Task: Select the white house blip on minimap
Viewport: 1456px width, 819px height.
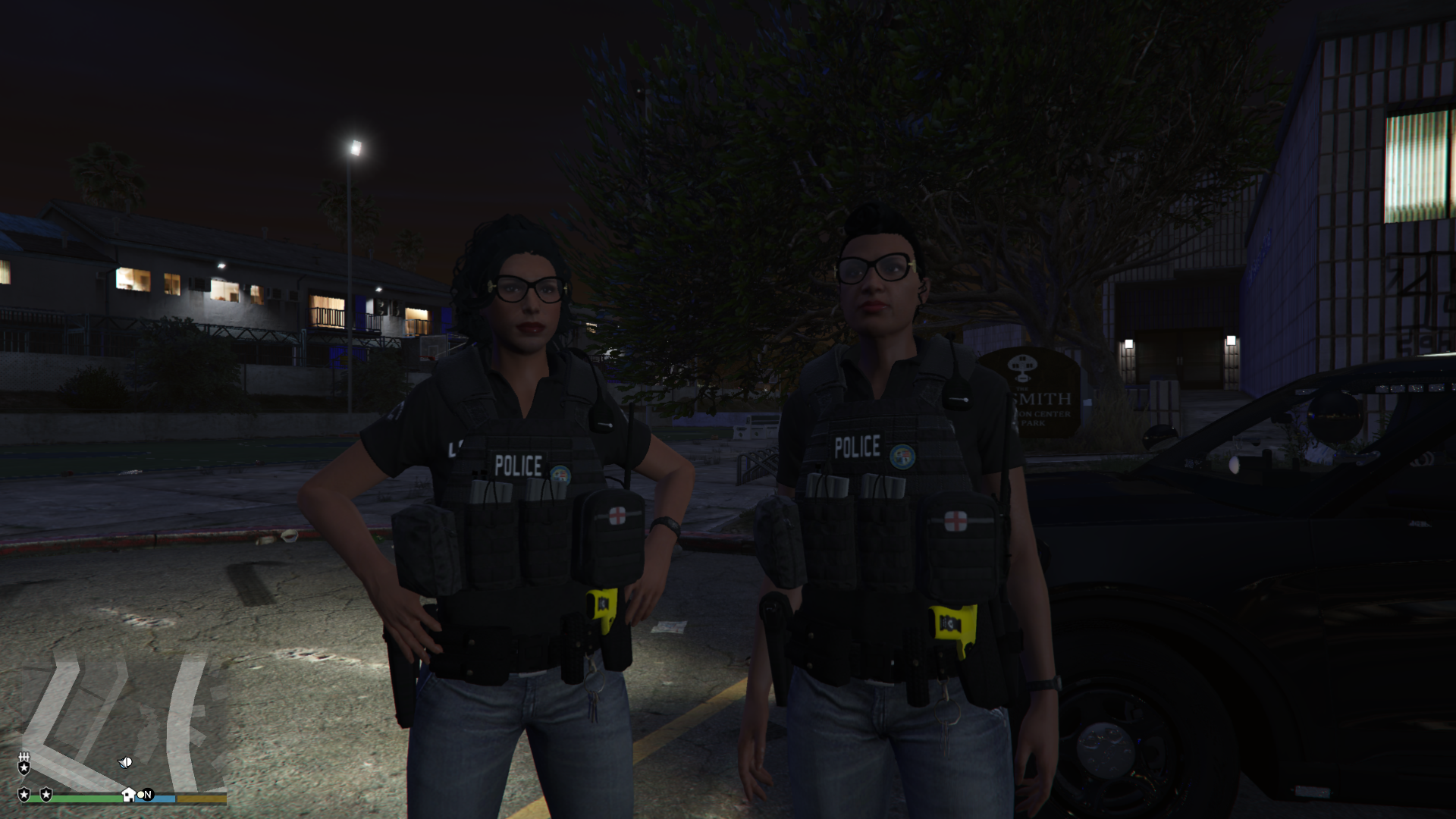Action: pos(128,795)
